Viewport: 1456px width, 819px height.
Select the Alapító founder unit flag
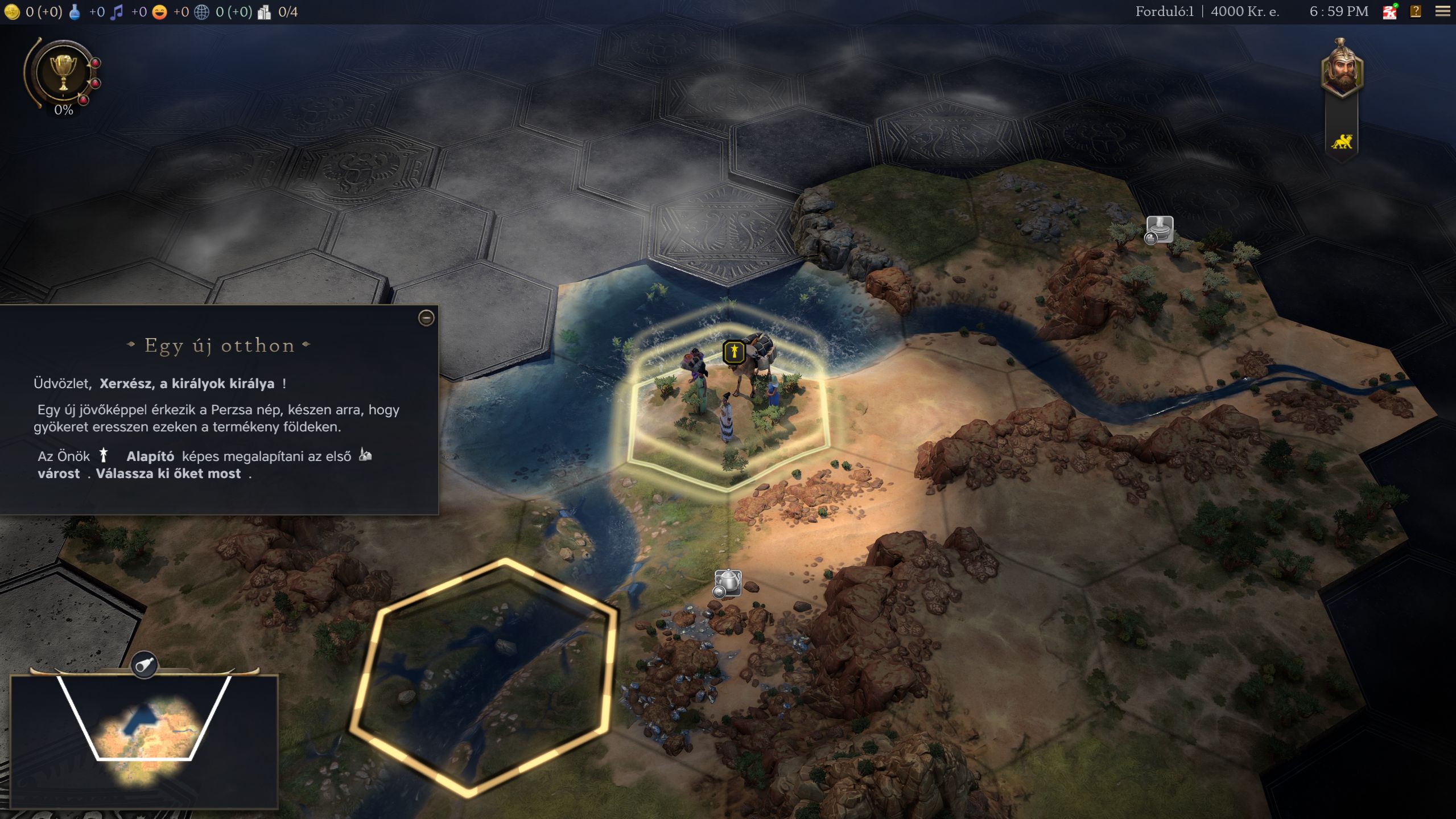coord(733,352)
